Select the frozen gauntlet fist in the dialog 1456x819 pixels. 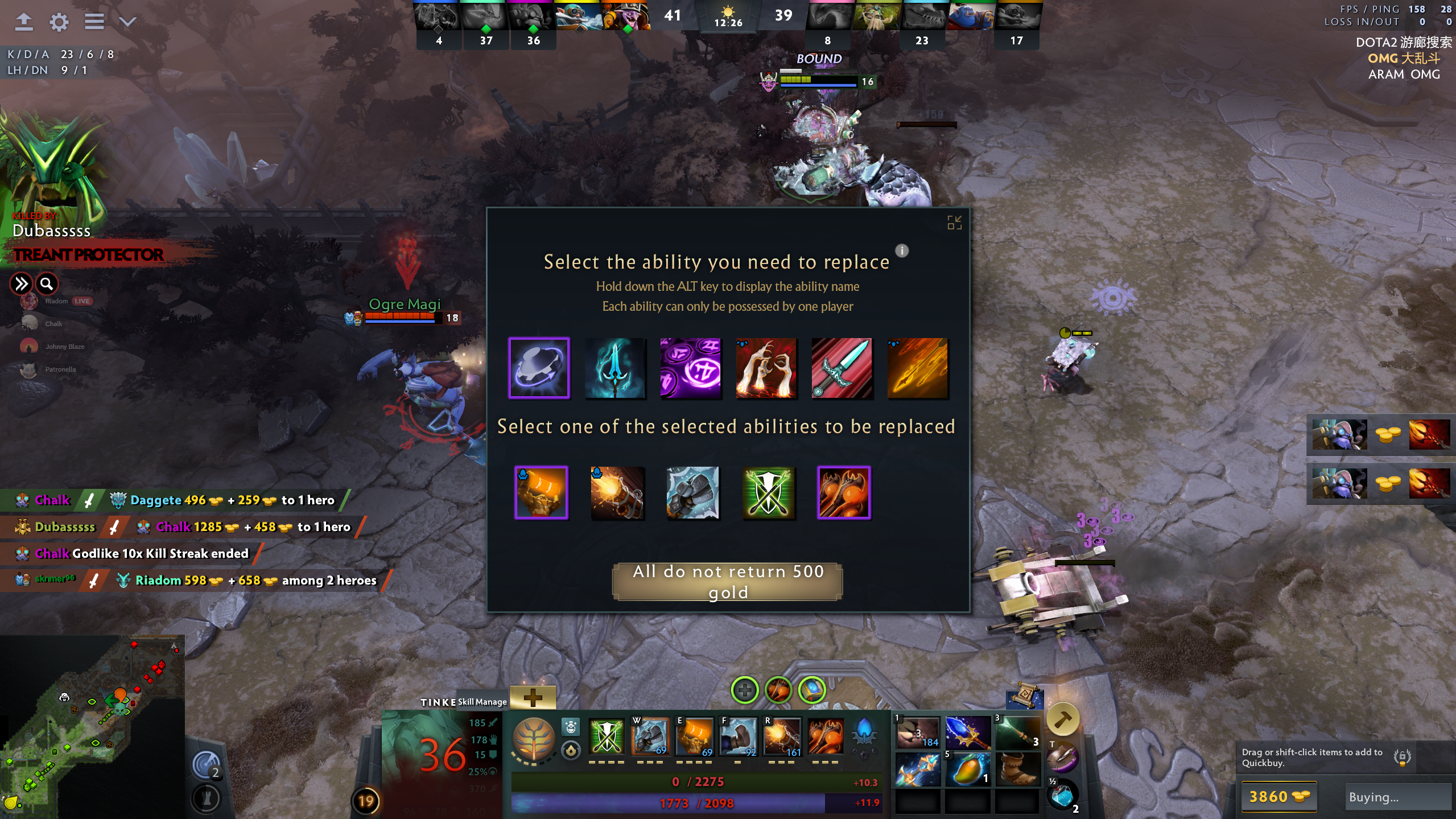692,492
